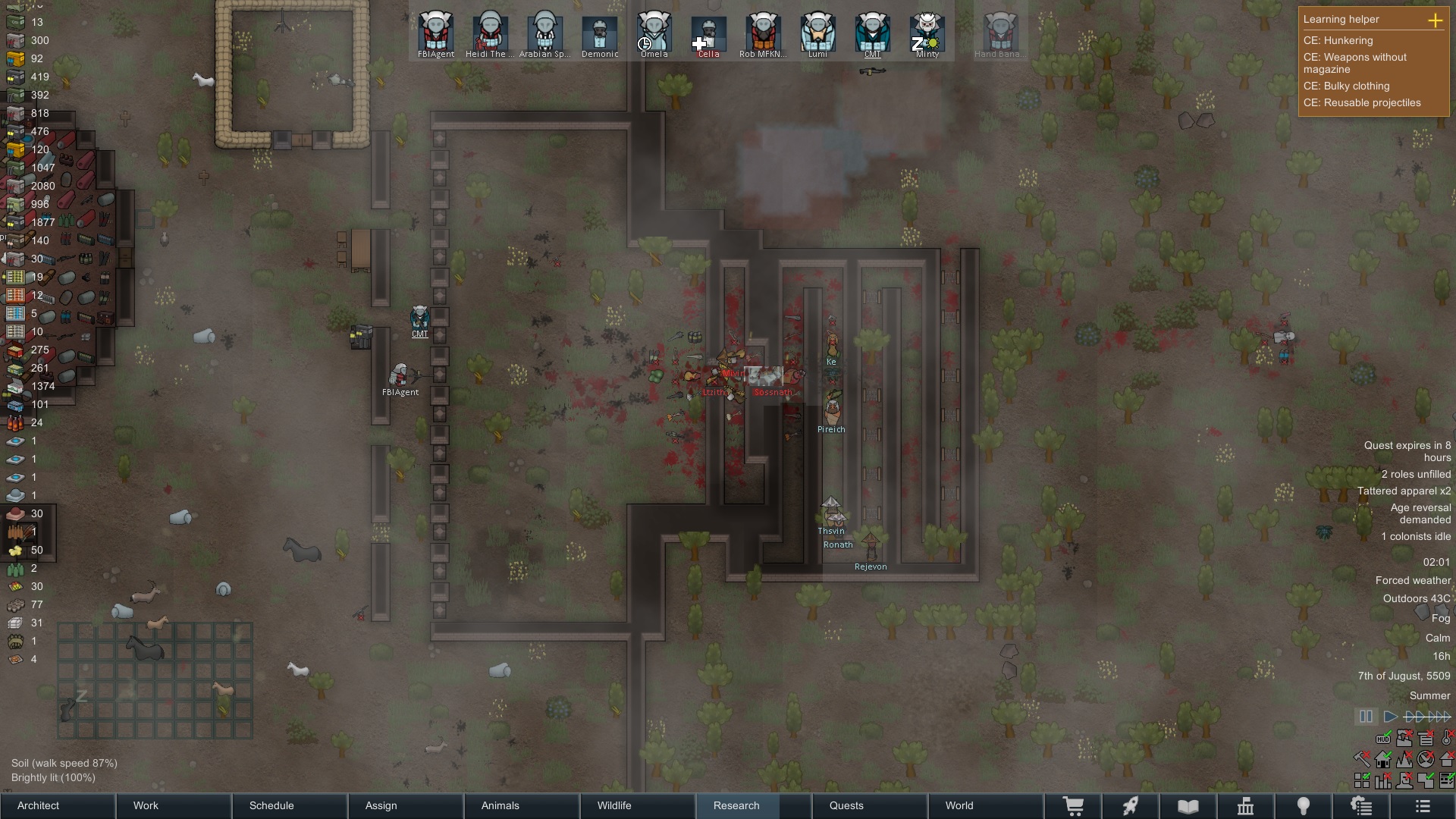This screenshot has height=819, width=1456.
Task: Open the History book icon
Action: pyautogui.click(x=1187, y=805)
